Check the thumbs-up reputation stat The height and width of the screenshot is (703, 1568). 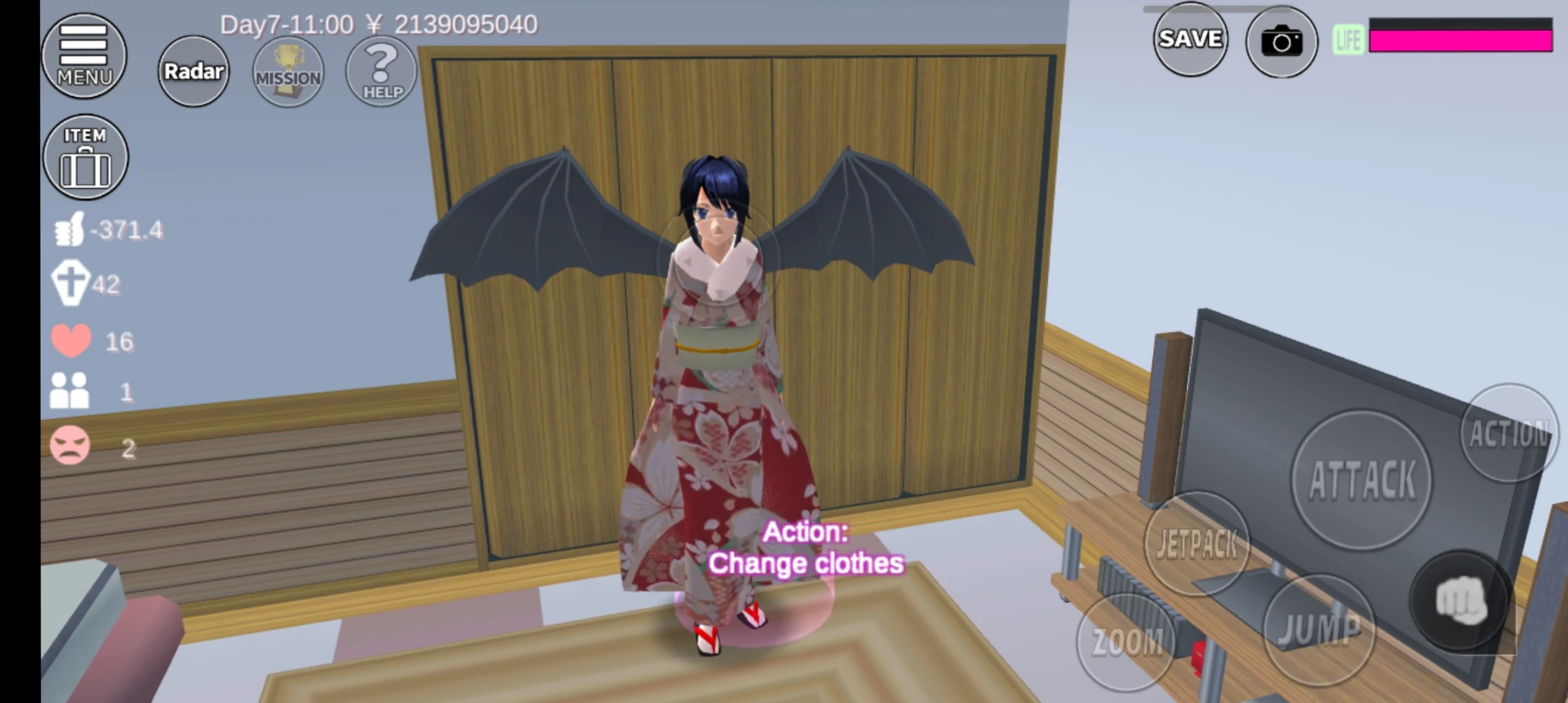pos(71,229)
